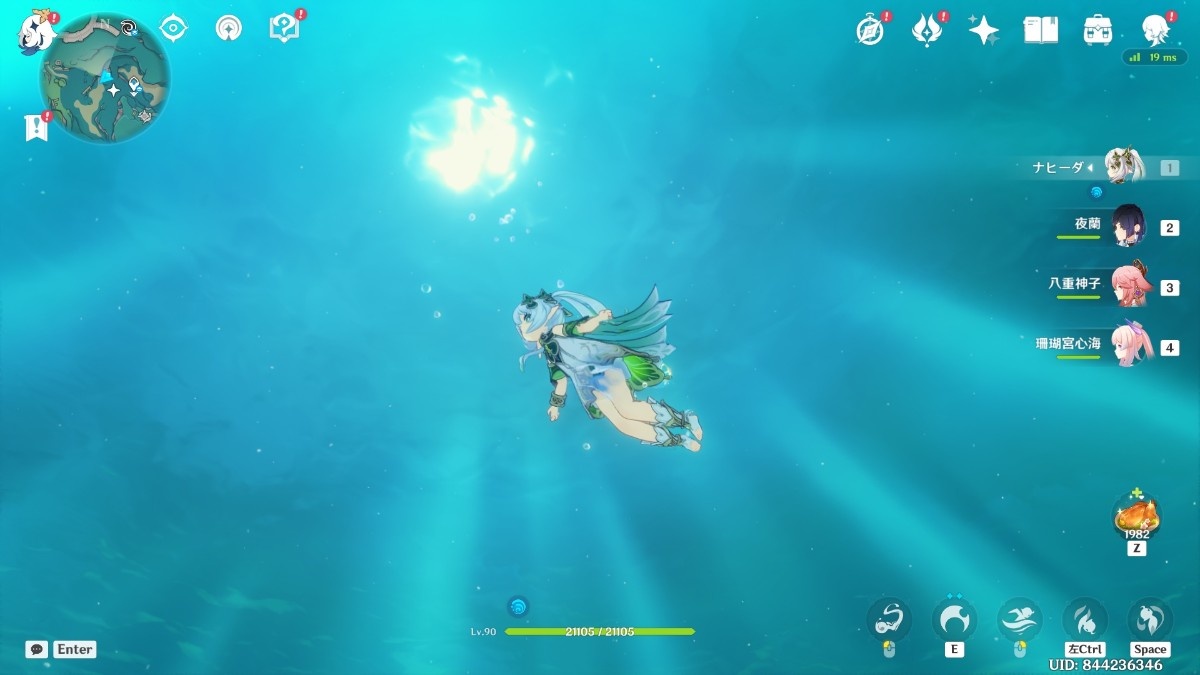
Task: Switch to party member 八重神子
Action: coord(1130,287)
